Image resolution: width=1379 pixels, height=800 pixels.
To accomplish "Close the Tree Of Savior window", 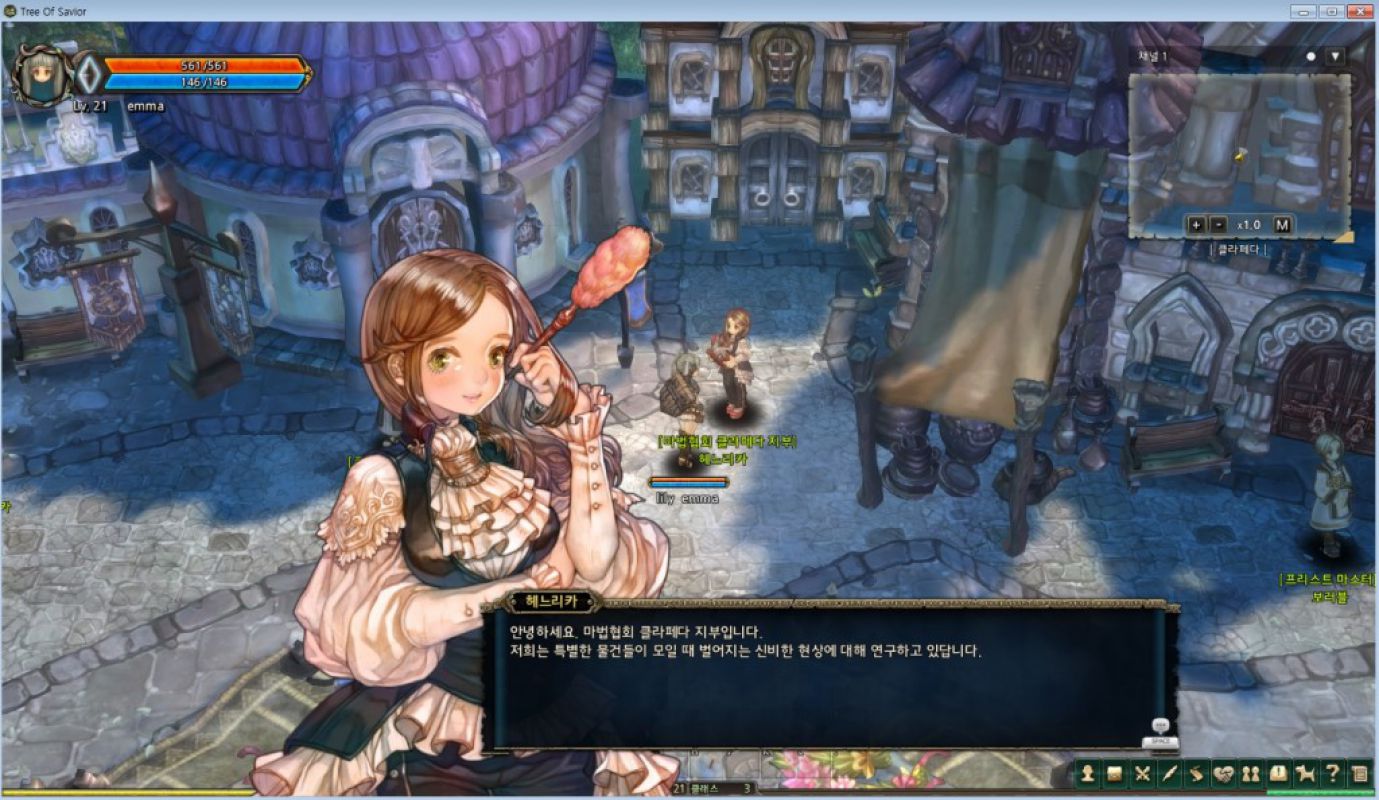I will point(1359,11).
